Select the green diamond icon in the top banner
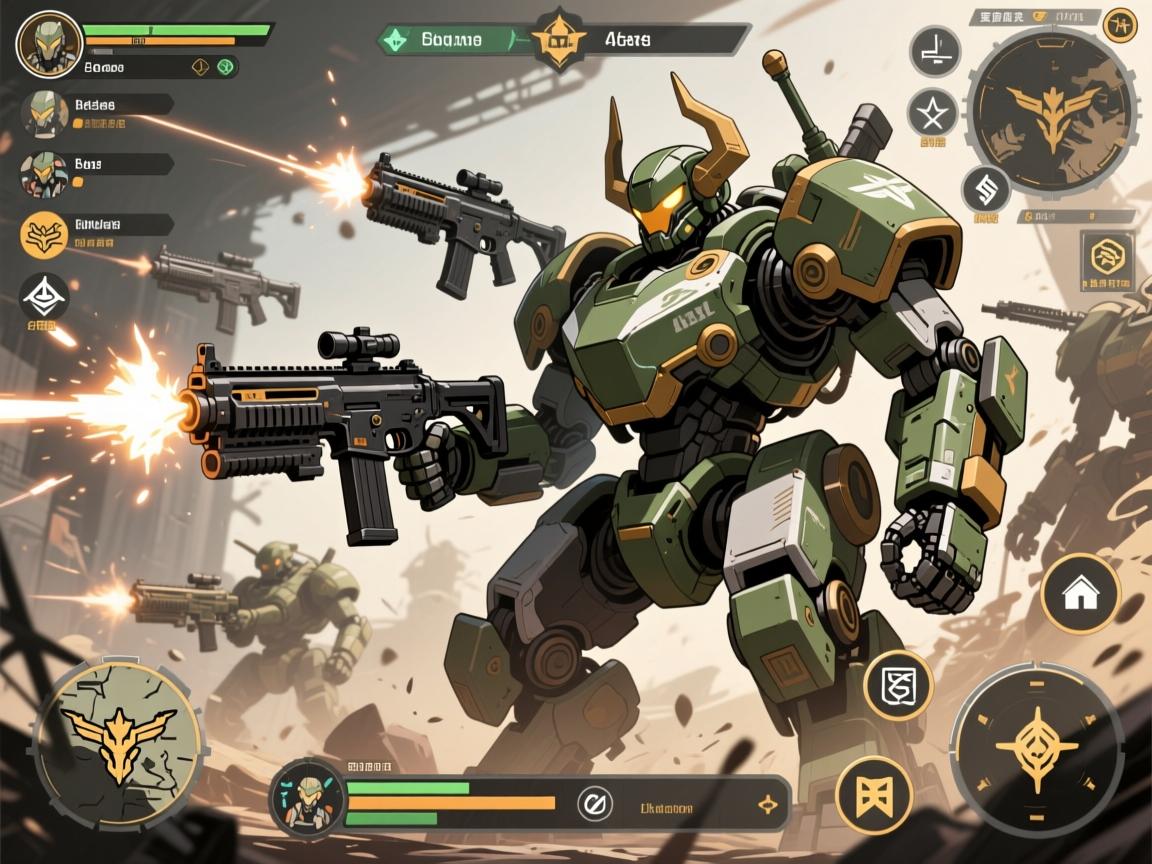 point(396,40)
